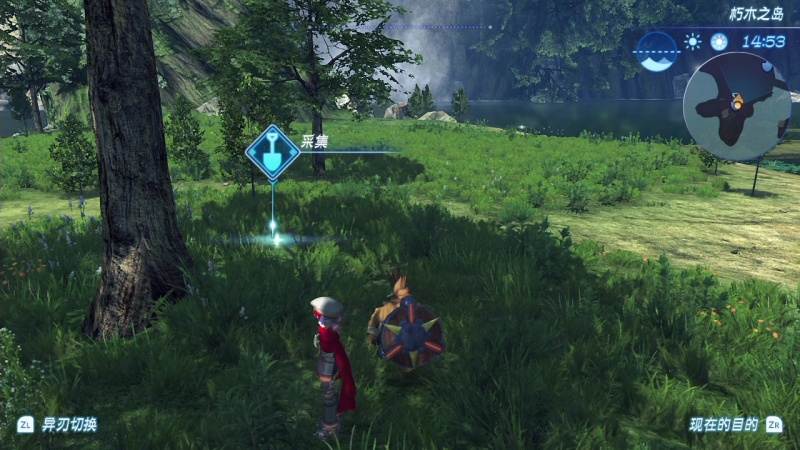Activate the 异刃切换 blade switch label

pos(69,424)
